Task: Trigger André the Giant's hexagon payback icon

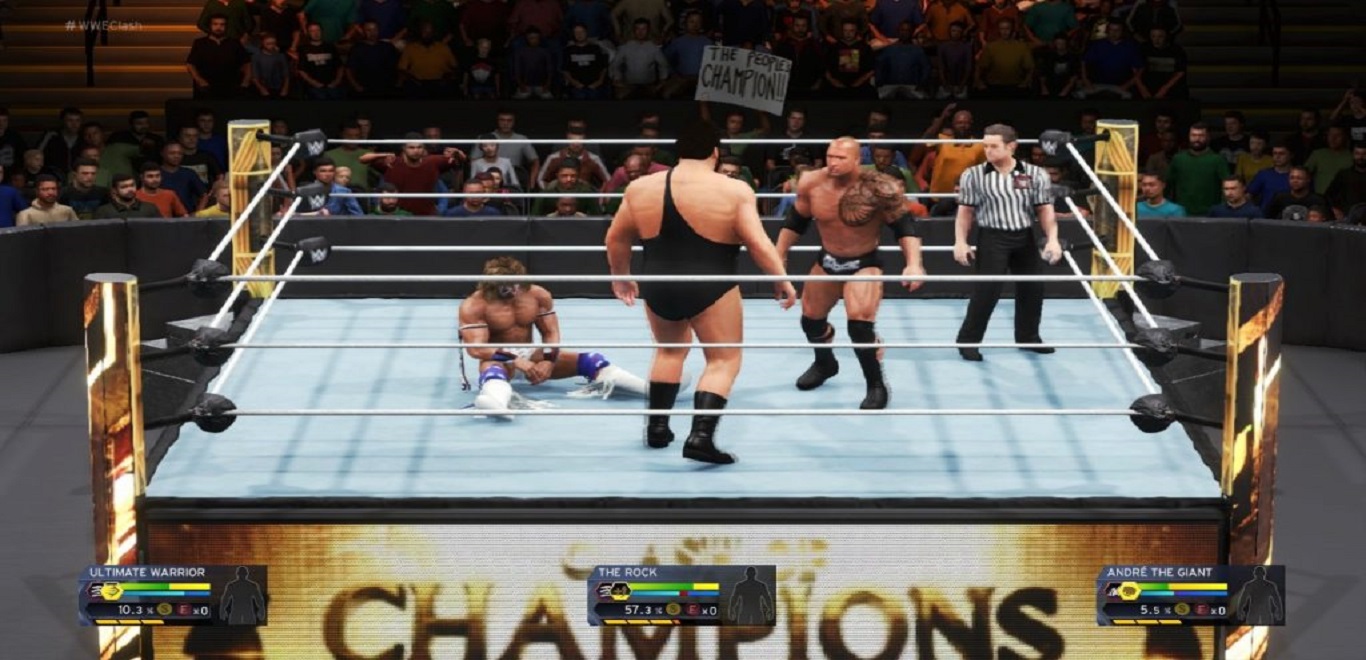Action: (x=1128, y=591)
